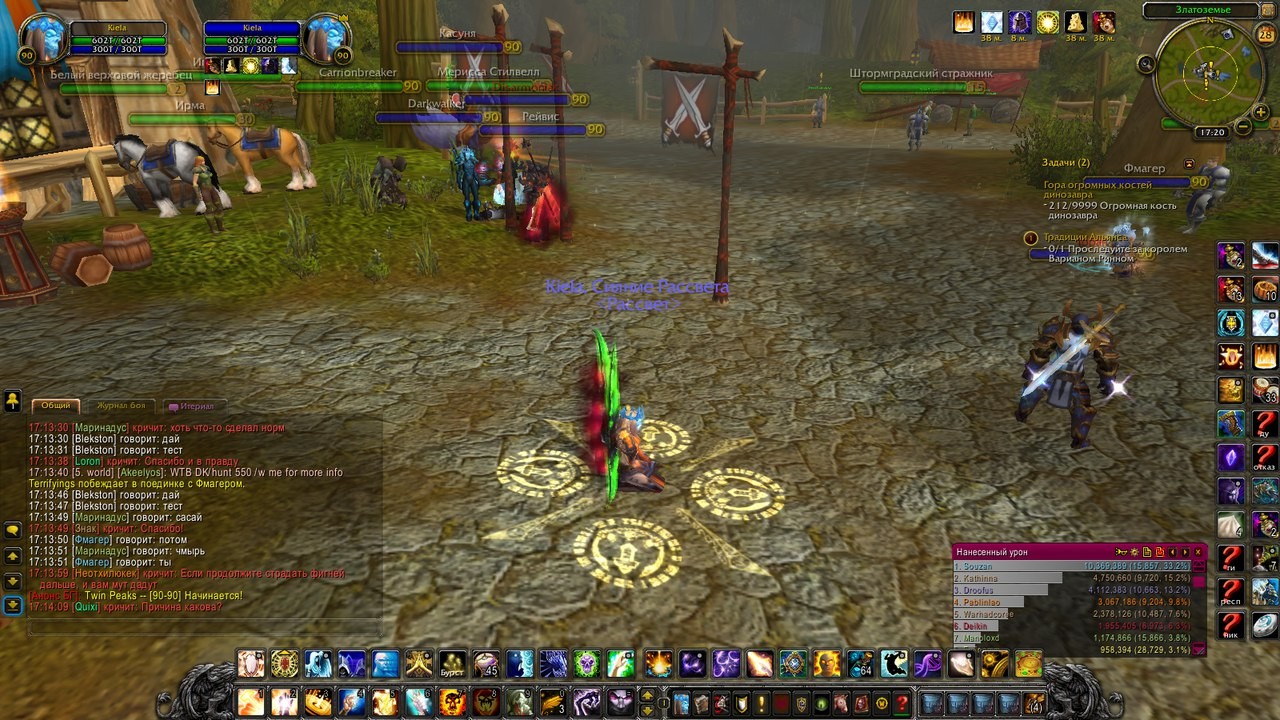Open the Журнал боя combat log tab
Viewport: 1280px width, 720px height.
click(x=120, y=405)
